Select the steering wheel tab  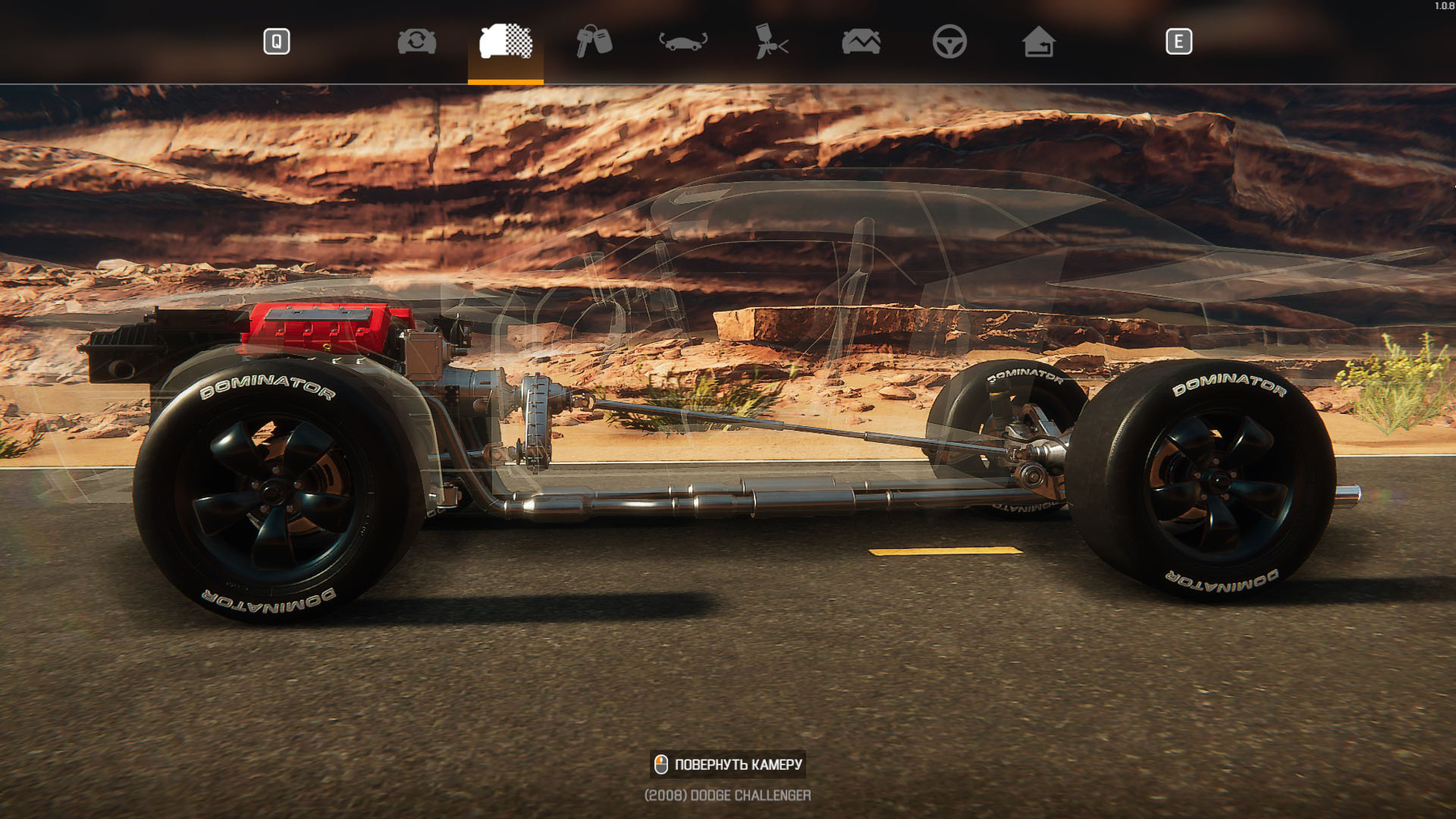point(949,41)
